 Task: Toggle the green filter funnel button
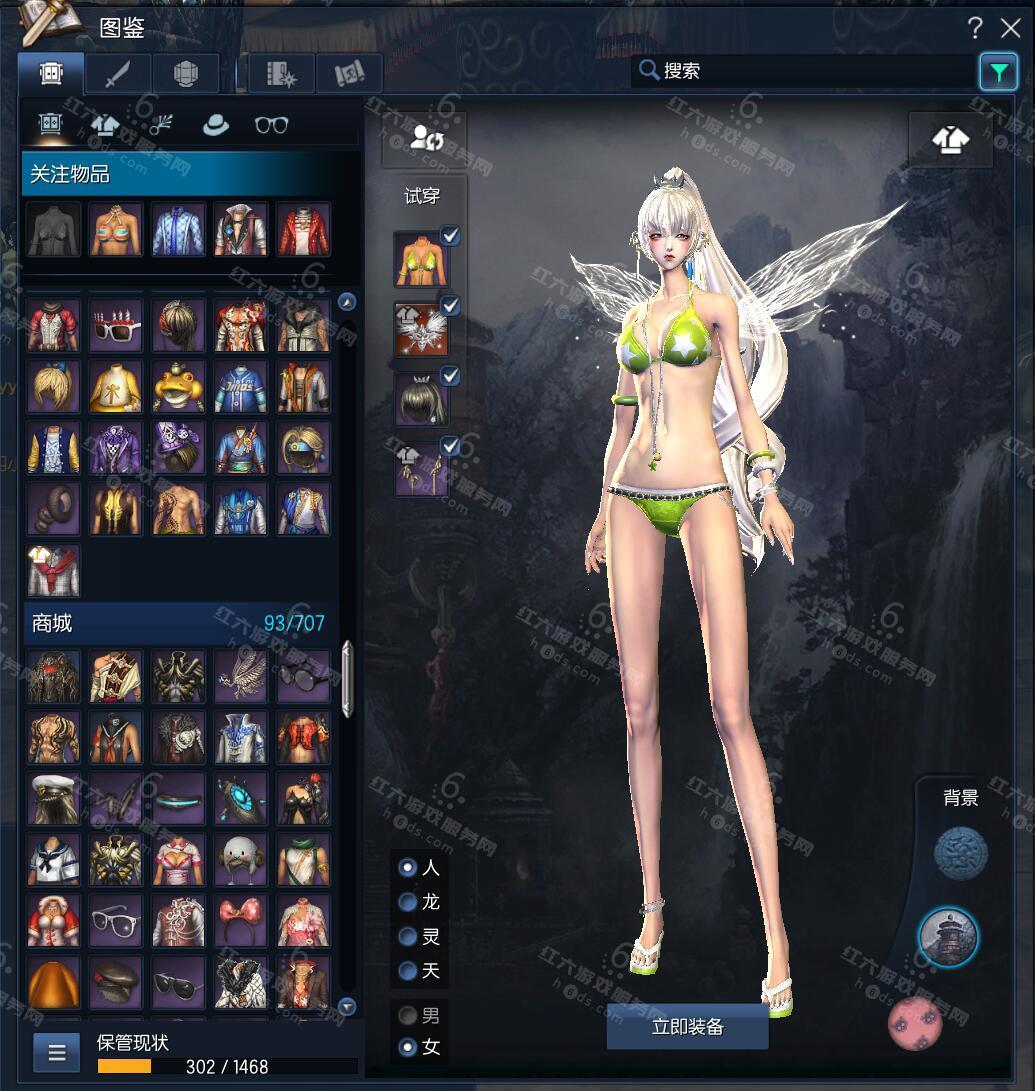tap(998, 71)
